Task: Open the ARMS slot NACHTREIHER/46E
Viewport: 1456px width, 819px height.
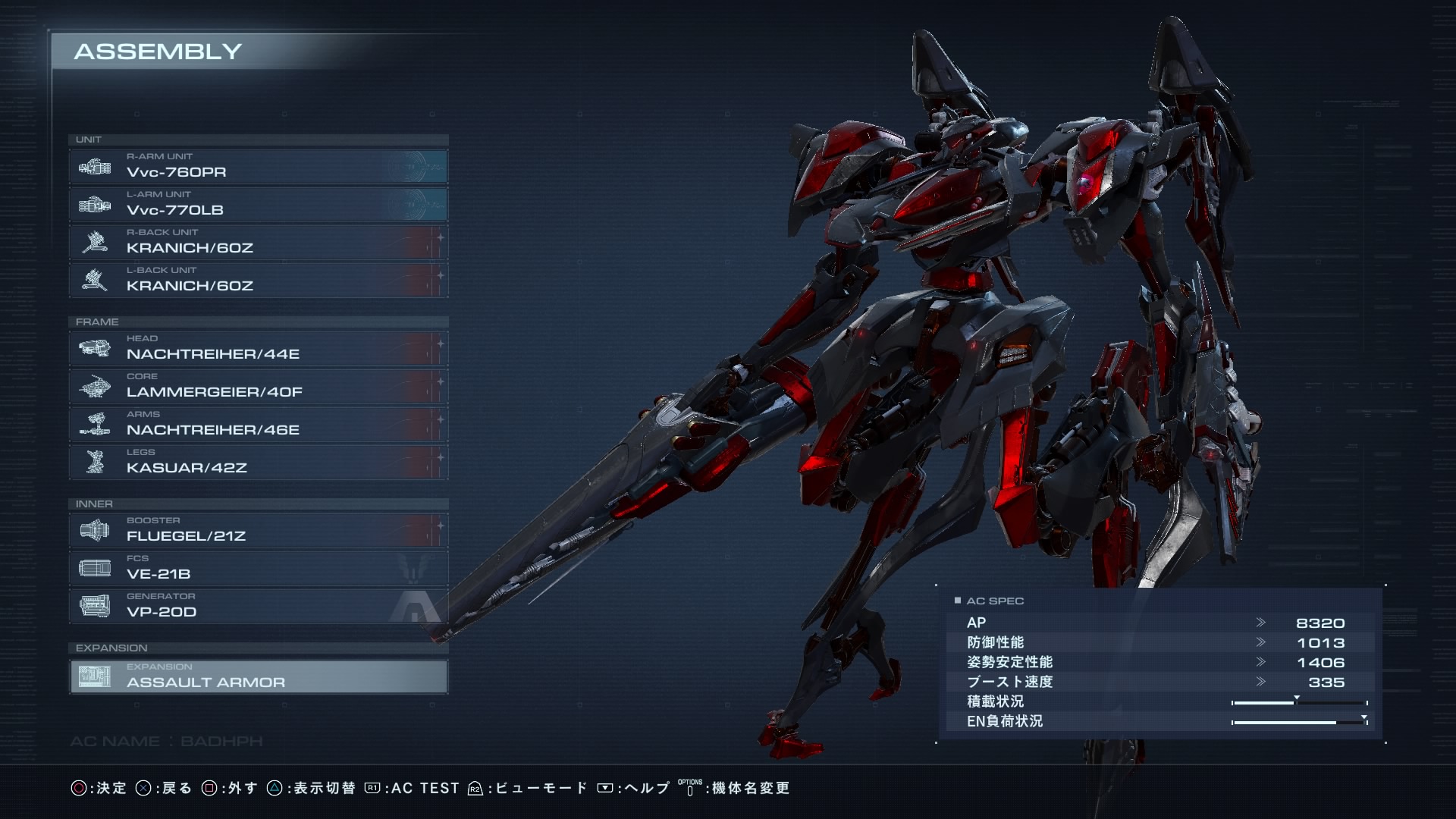Action: coord(258,424)
